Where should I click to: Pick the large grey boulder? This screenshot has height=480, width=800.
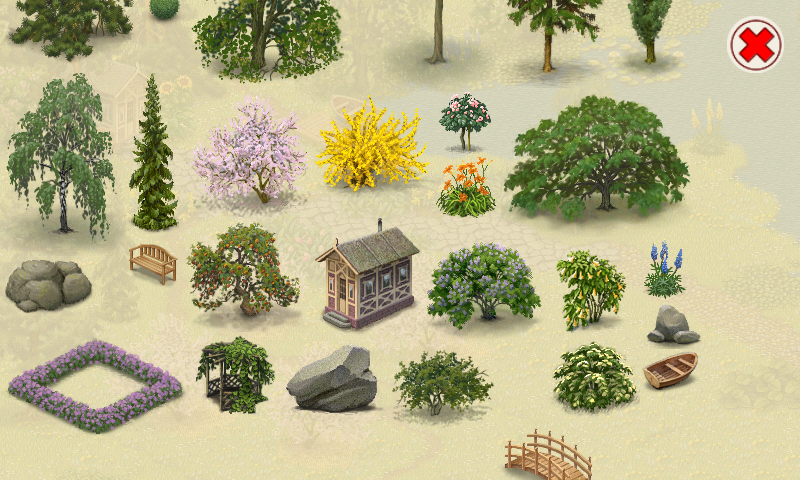[332, 380]
